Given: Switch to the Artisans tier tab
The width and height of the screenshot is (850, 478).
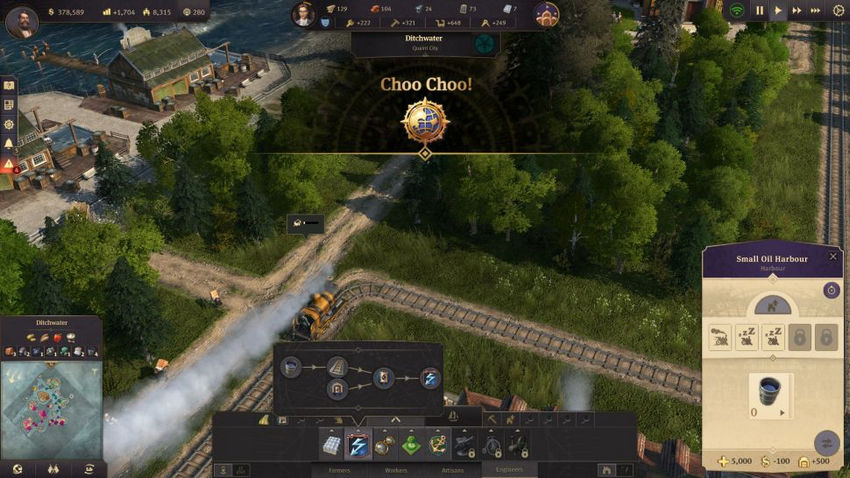Looking at the screenshot, I should [x=452, y=469].
